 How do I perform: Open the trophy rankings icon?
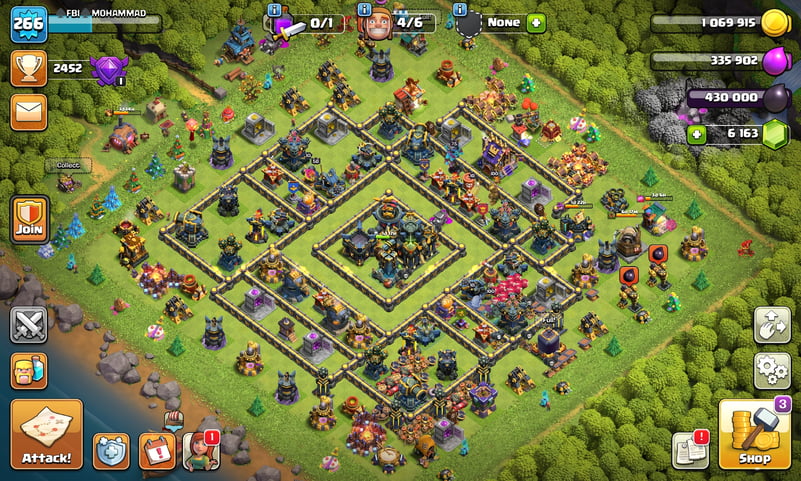coord(29,68)
